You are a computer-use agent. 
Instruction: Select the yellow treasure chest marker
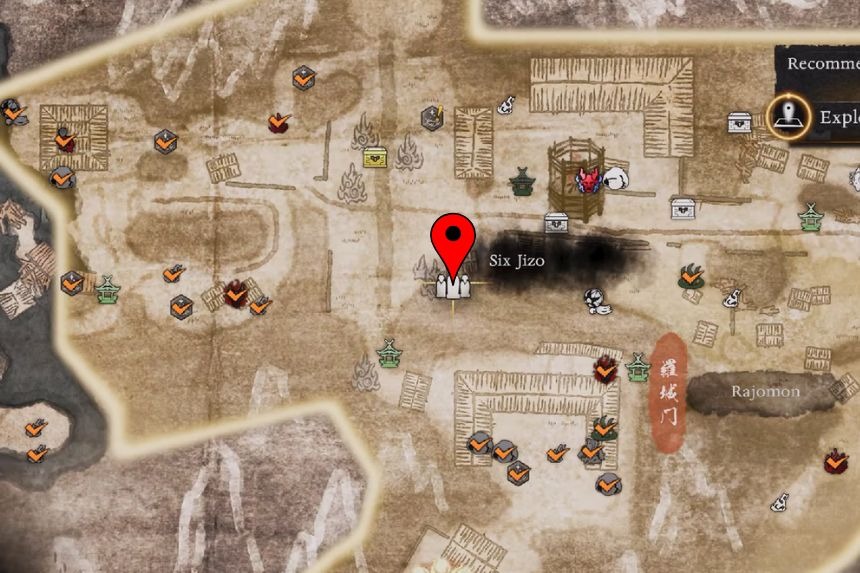(x=375, y=157)
